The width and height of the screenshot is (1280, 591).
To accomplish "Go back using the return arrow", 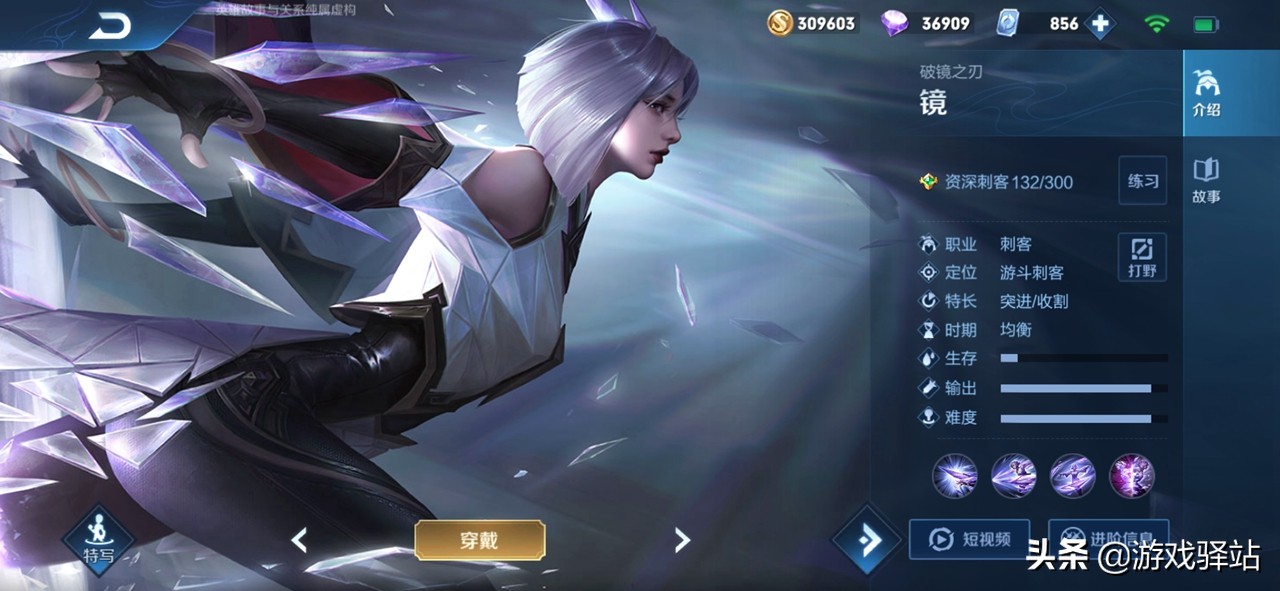I will (110, 27).
